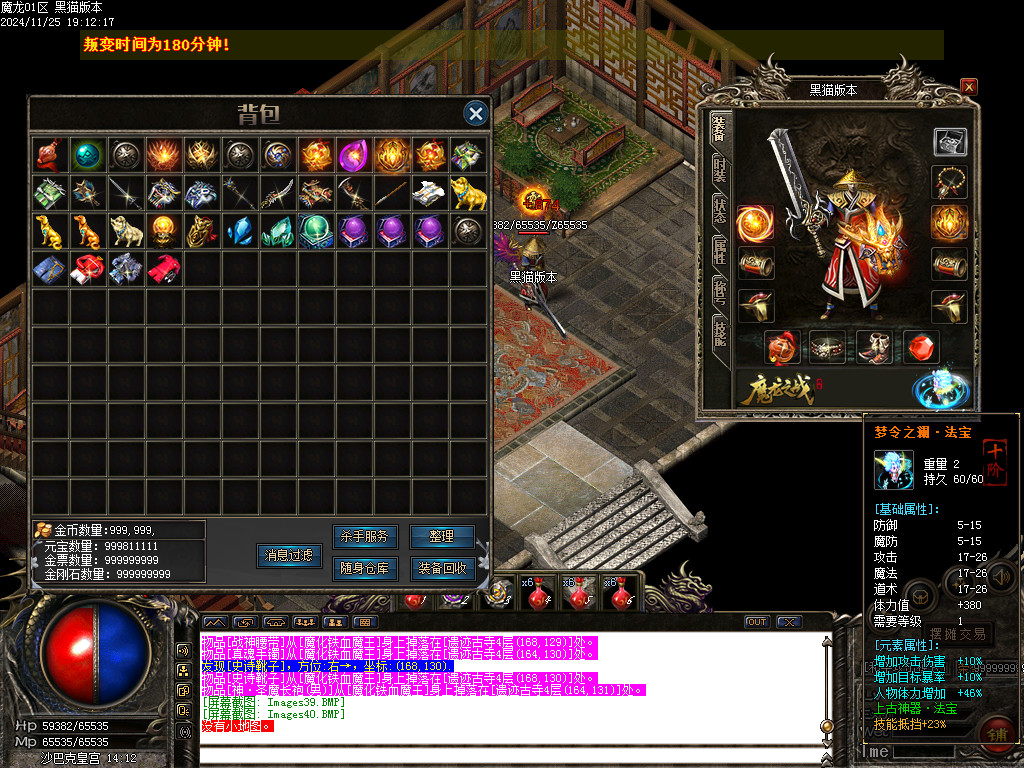
Task: Click the equipped necklace slot
Action: (949, 183)
